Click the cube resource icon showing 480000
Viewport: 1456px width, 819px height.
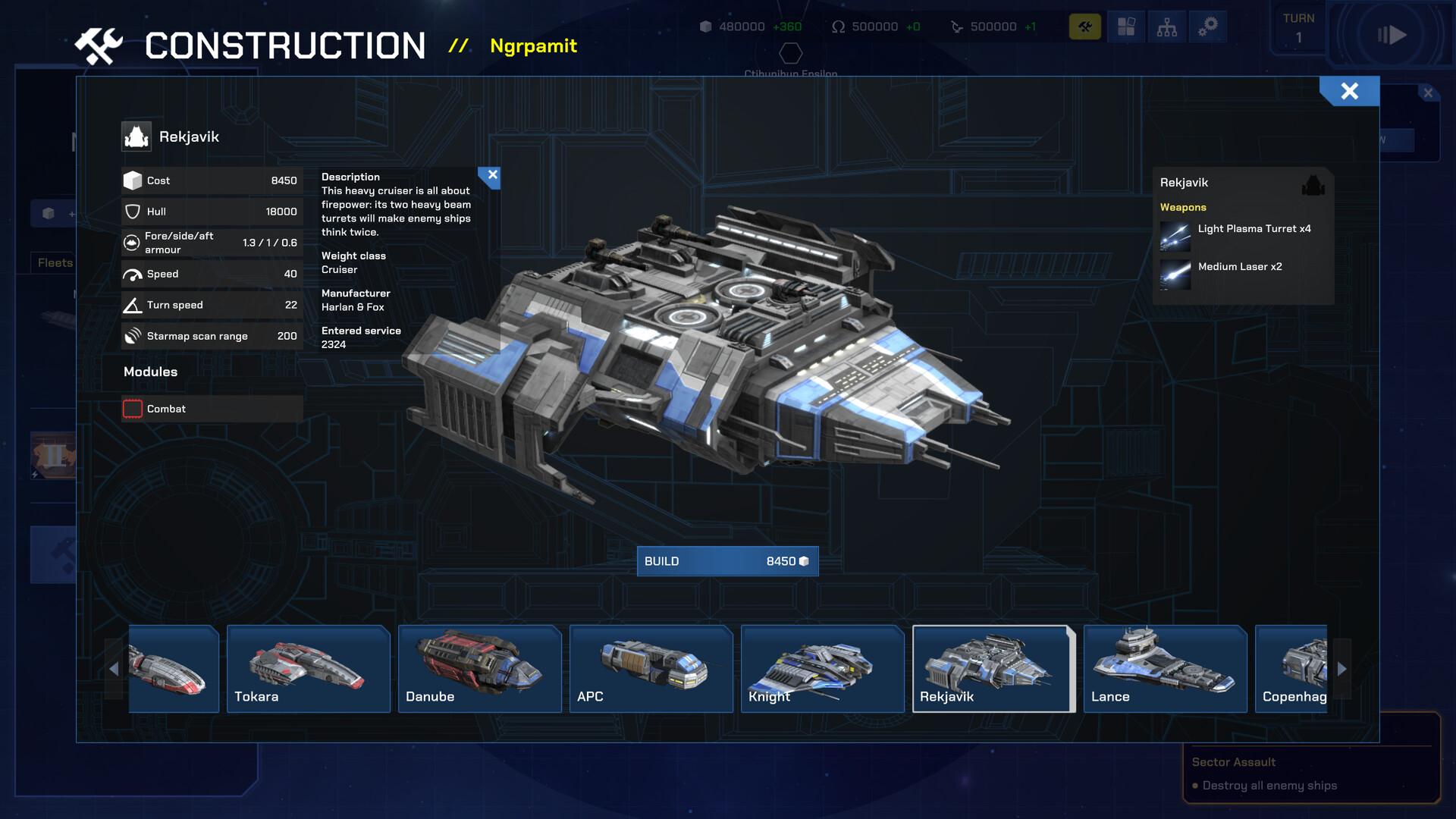tap(708, 26)
